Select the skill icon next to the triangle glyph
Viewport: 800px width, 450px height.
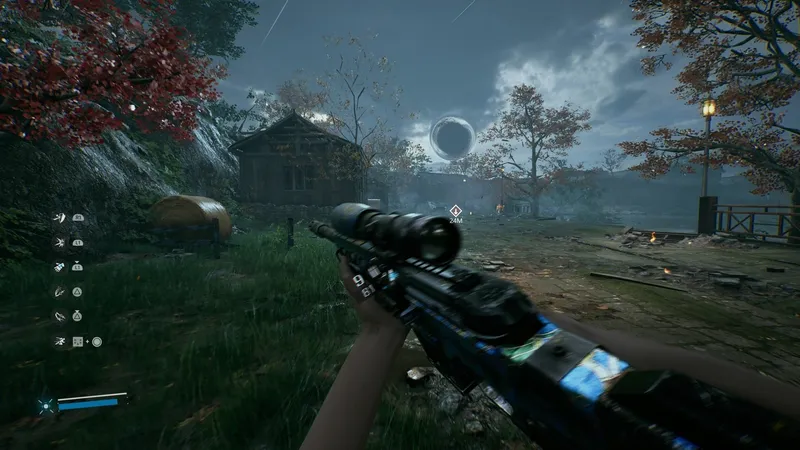60,291
